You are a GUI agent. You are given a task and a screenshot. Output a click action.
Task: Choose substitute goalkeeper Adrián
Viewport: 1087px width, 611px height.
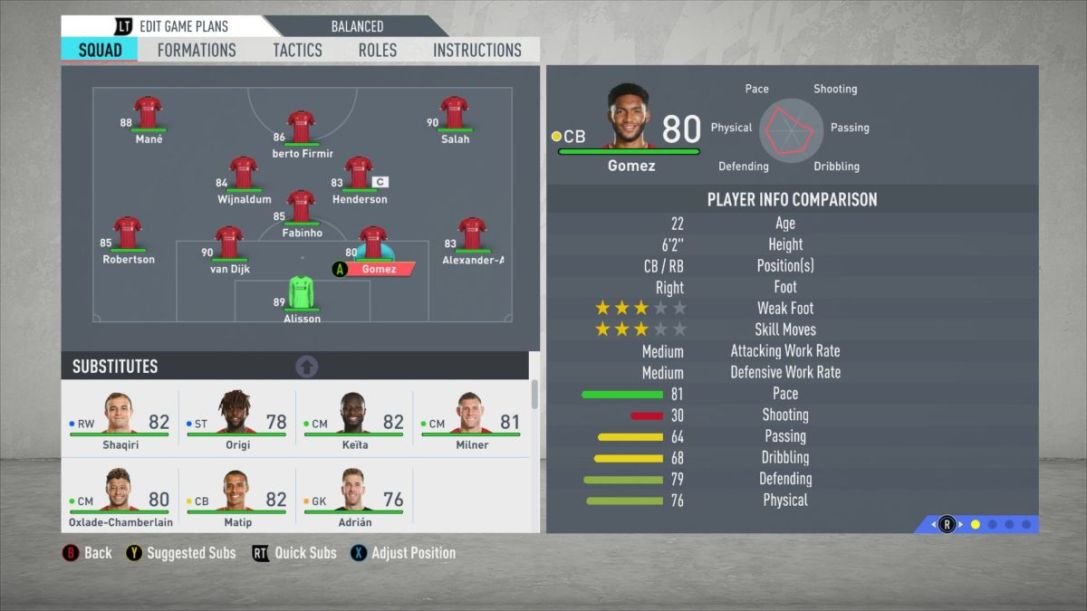pyautogui.click(x=354, y=497)
